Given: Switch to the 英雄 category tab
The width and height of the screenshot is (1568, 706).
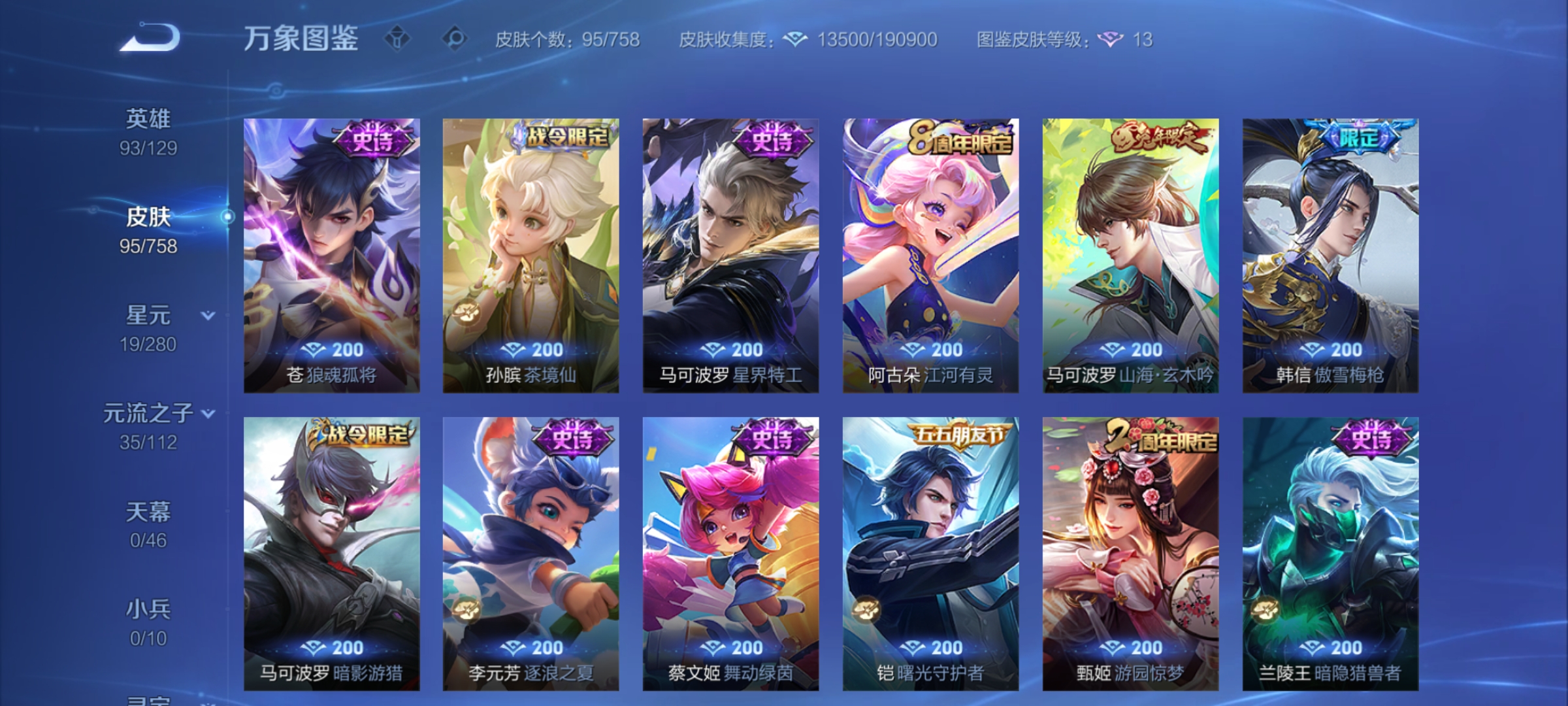Looking at the screenshot, I should point(149,131).
